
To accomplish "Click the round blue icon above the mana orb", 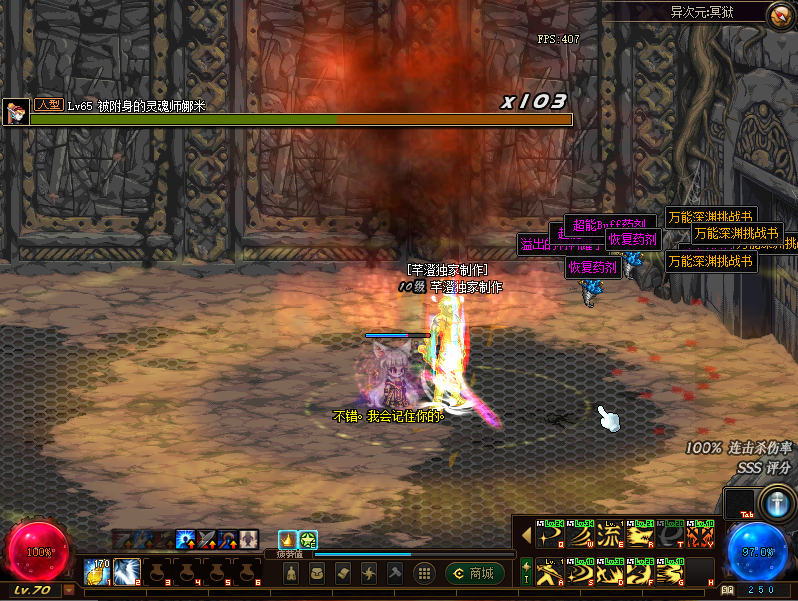I will (x=776, y=502).
